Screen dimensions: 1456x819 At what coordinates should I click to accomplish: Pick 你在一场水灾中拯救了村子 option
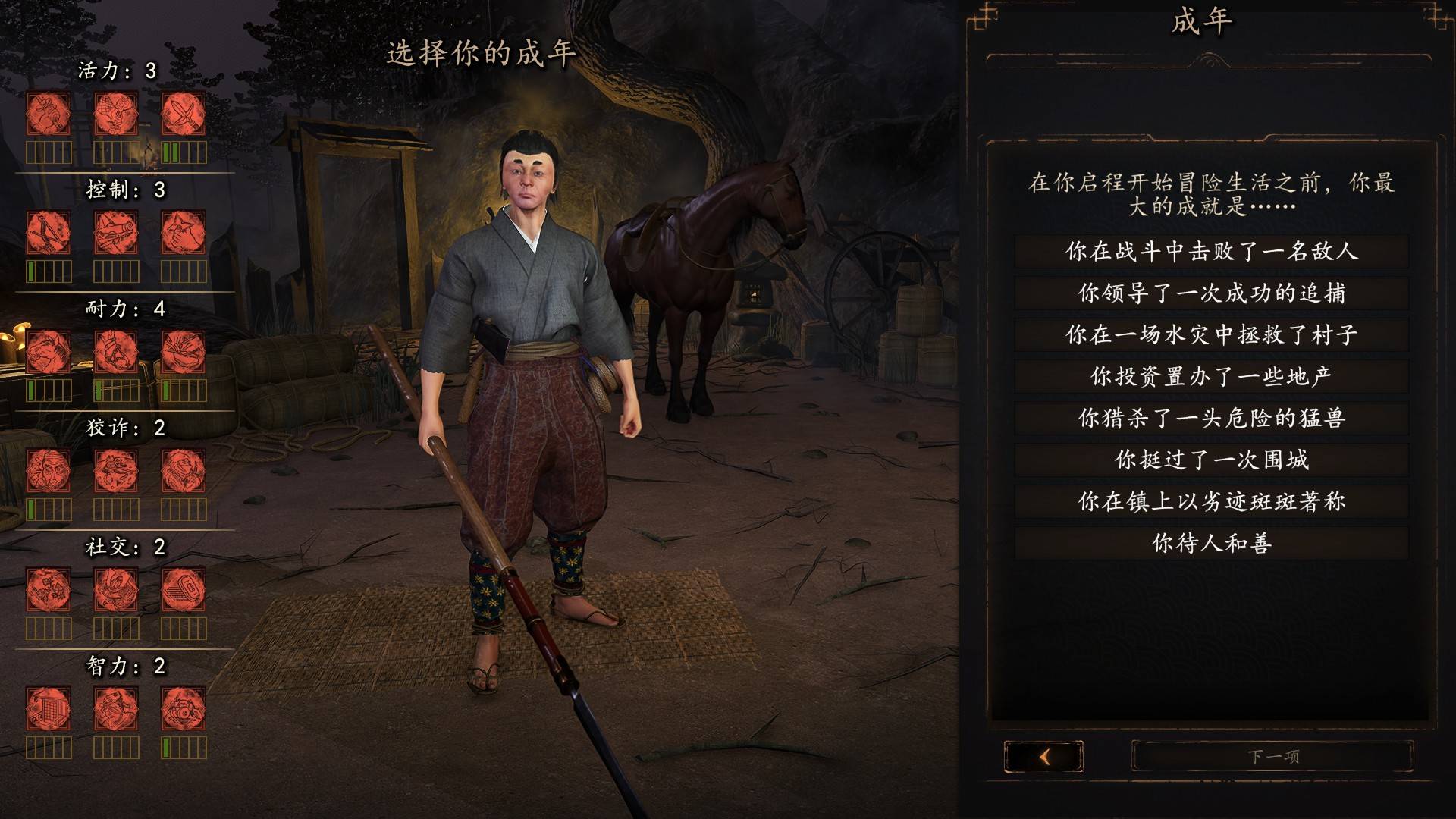(1211, 334)
